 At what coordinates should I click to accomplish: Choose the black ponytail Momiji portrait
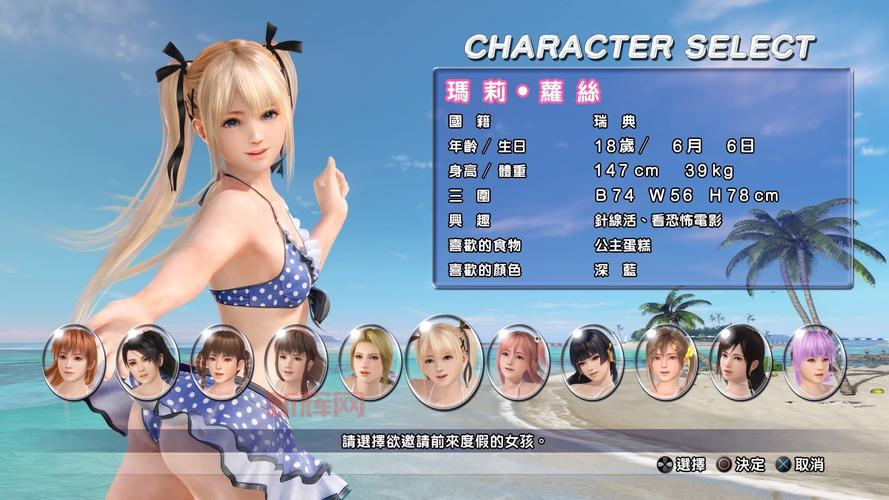pyautogui.click(x=148, y=360)
